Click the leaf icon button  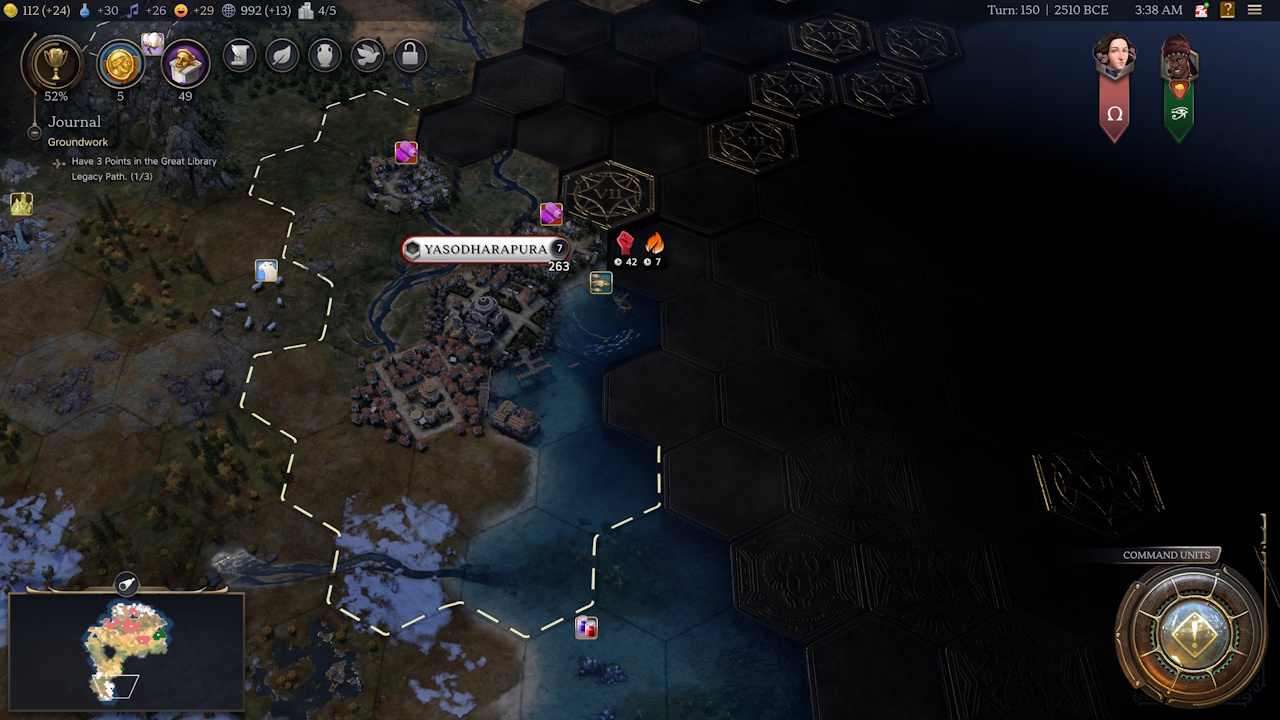tap(283, 55)
